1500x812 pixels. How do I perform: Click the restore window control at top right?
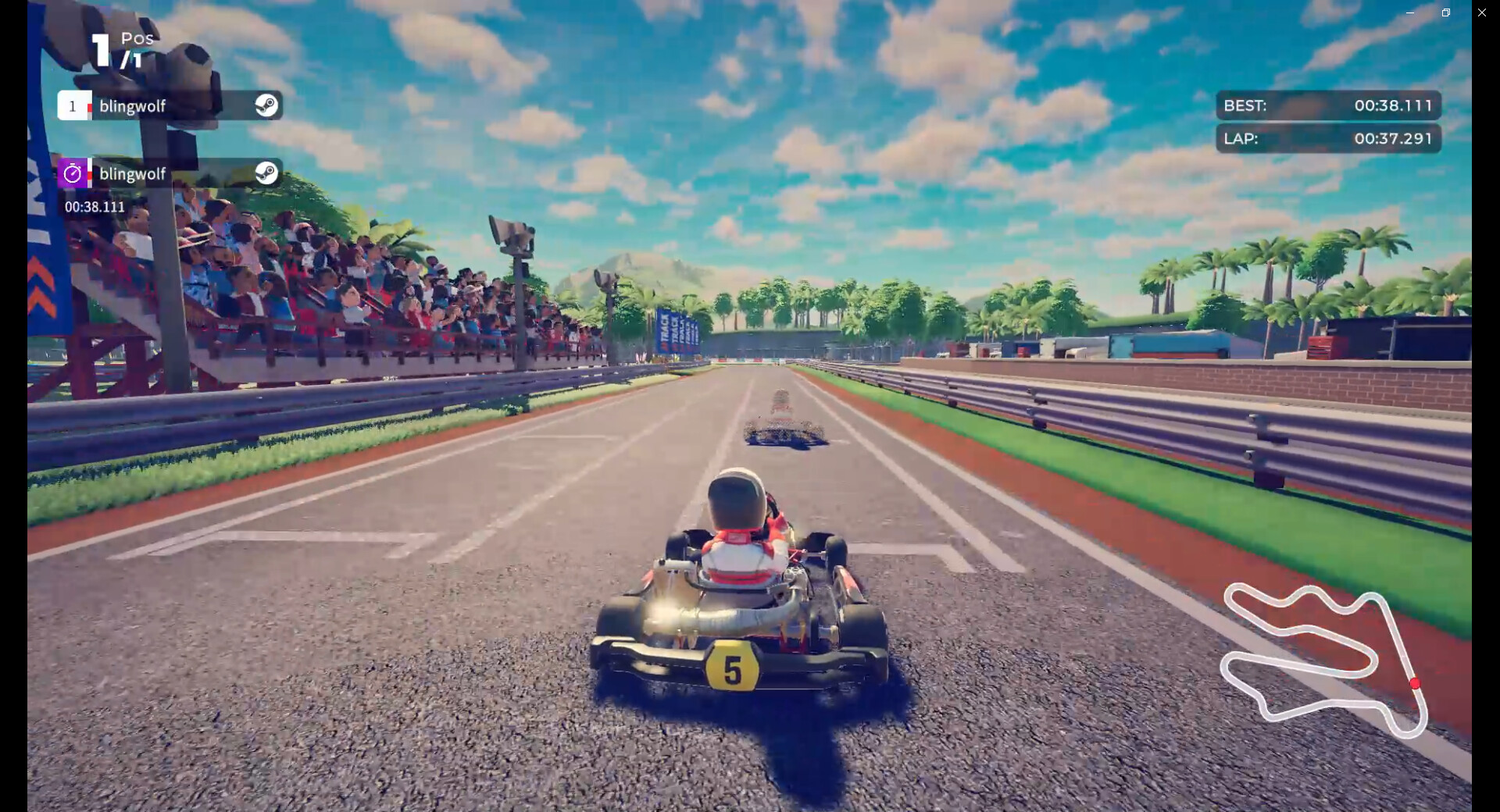click(x=1445, y=12)
